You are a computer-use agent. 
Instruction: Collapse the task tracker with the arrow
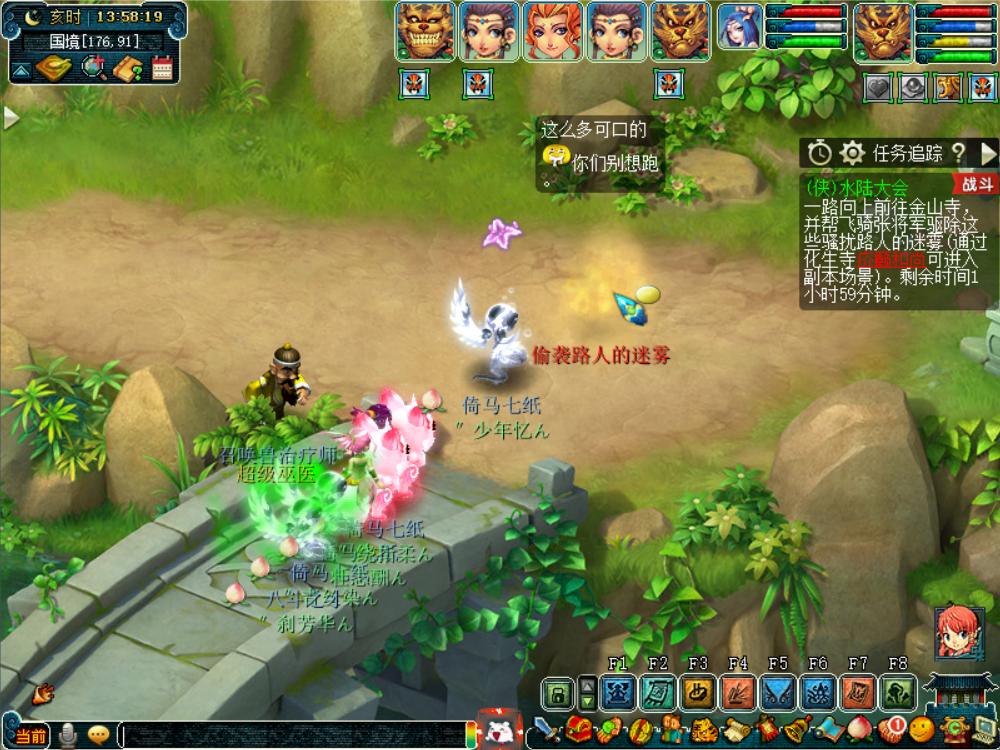[x=988, y=153]
